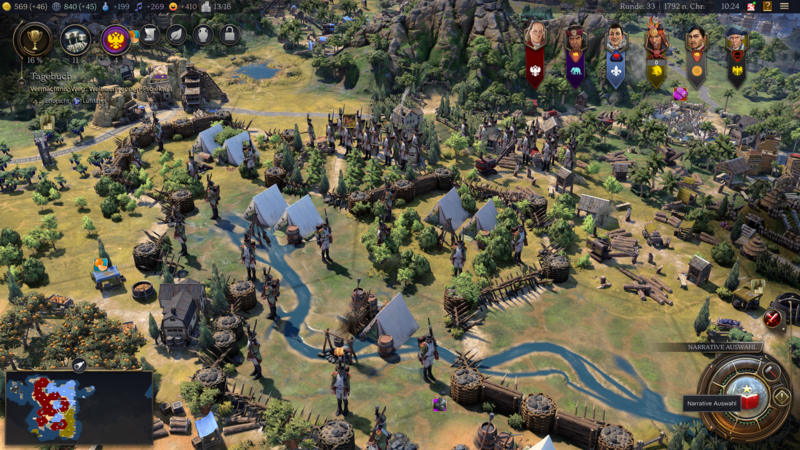The image size is (800, 450).
Task: Toggle the minimap lens button above the minimap
Action: (79, 365)
